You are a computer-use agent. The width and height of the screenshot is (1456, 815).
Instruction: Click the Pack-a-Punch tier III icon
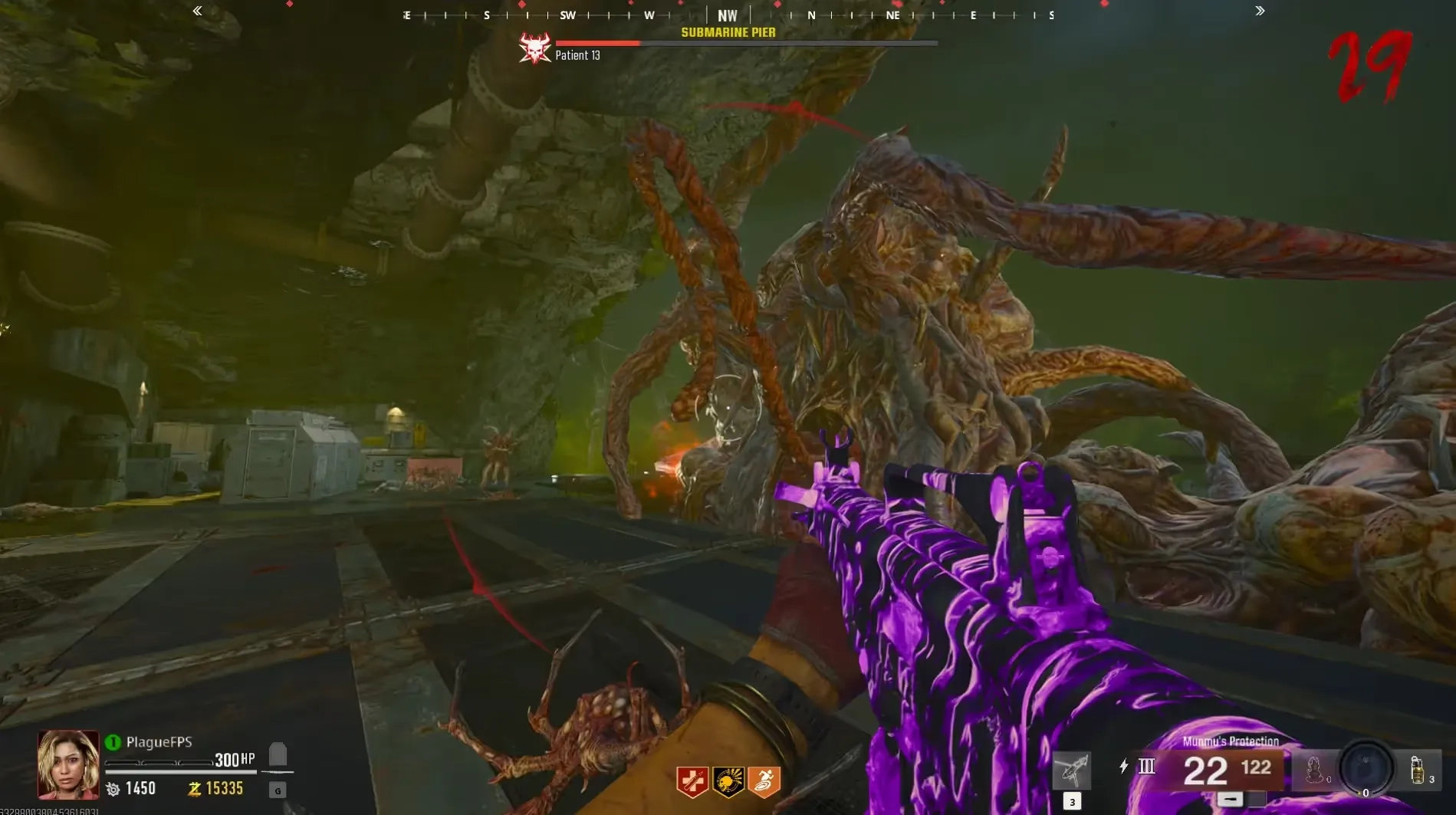[x=1147, y=766]
